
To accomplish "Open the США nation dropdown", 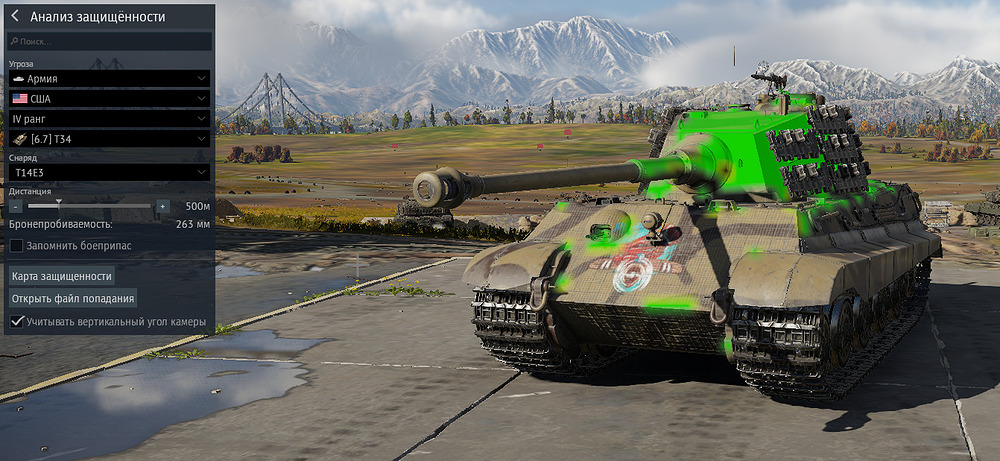I will click(x=109, y=99).
